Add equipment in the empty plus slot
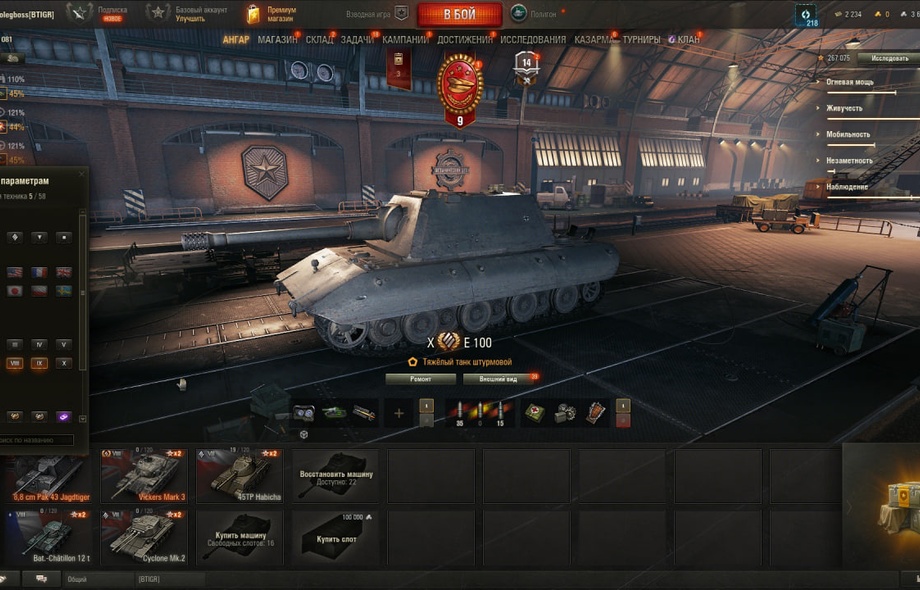 399,412
